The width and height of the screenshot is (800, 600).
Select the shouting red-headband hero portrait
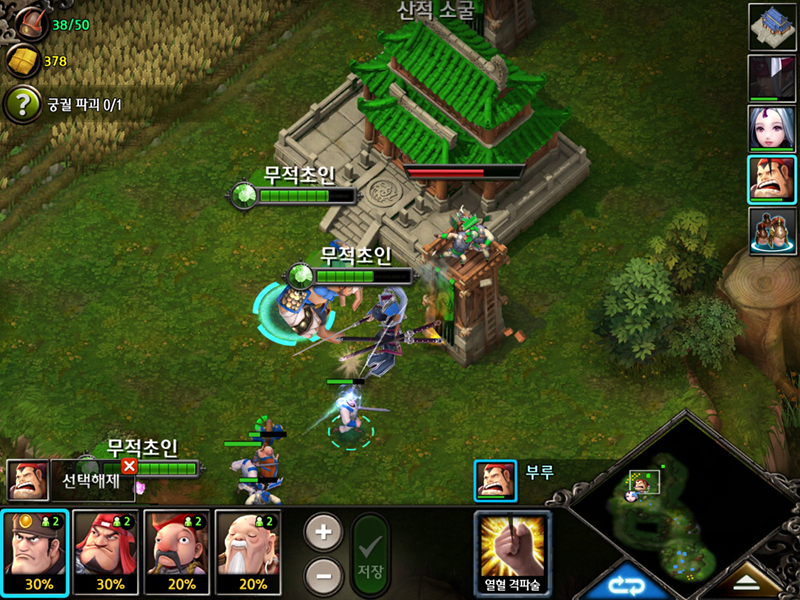[x=772, y=180]
